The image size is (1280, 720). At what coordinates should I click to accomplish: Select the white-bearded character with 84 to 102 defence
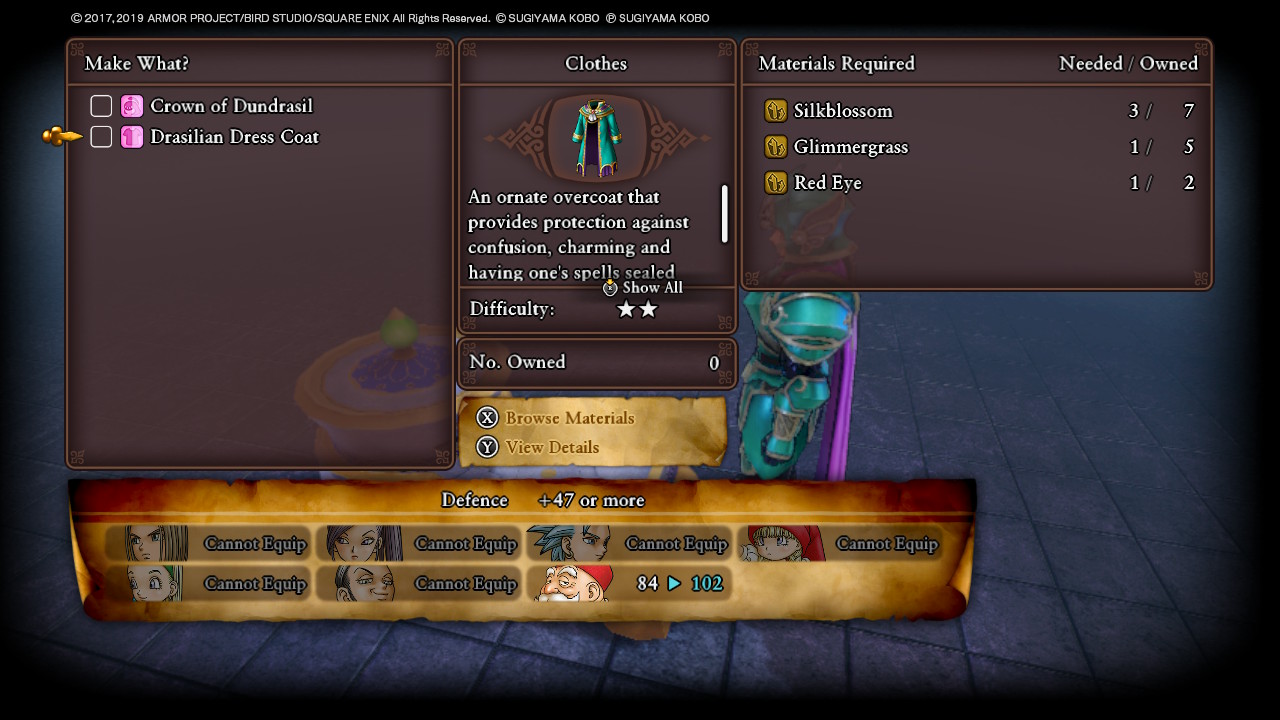[630, 583]
